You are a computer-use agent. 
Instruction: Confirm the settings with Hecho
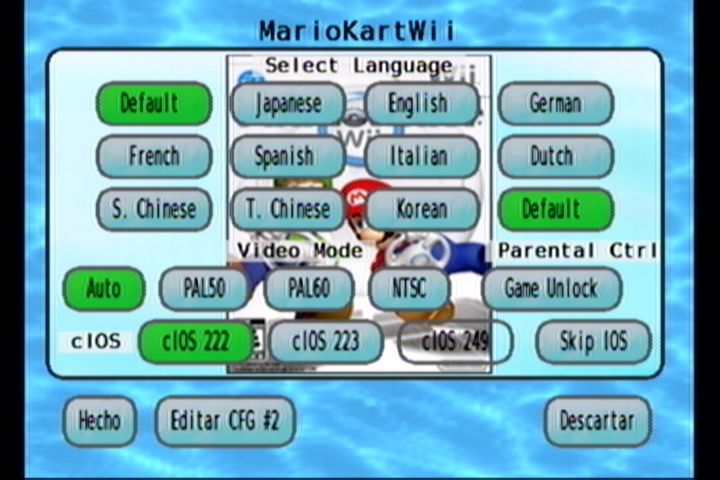point(100,421)
